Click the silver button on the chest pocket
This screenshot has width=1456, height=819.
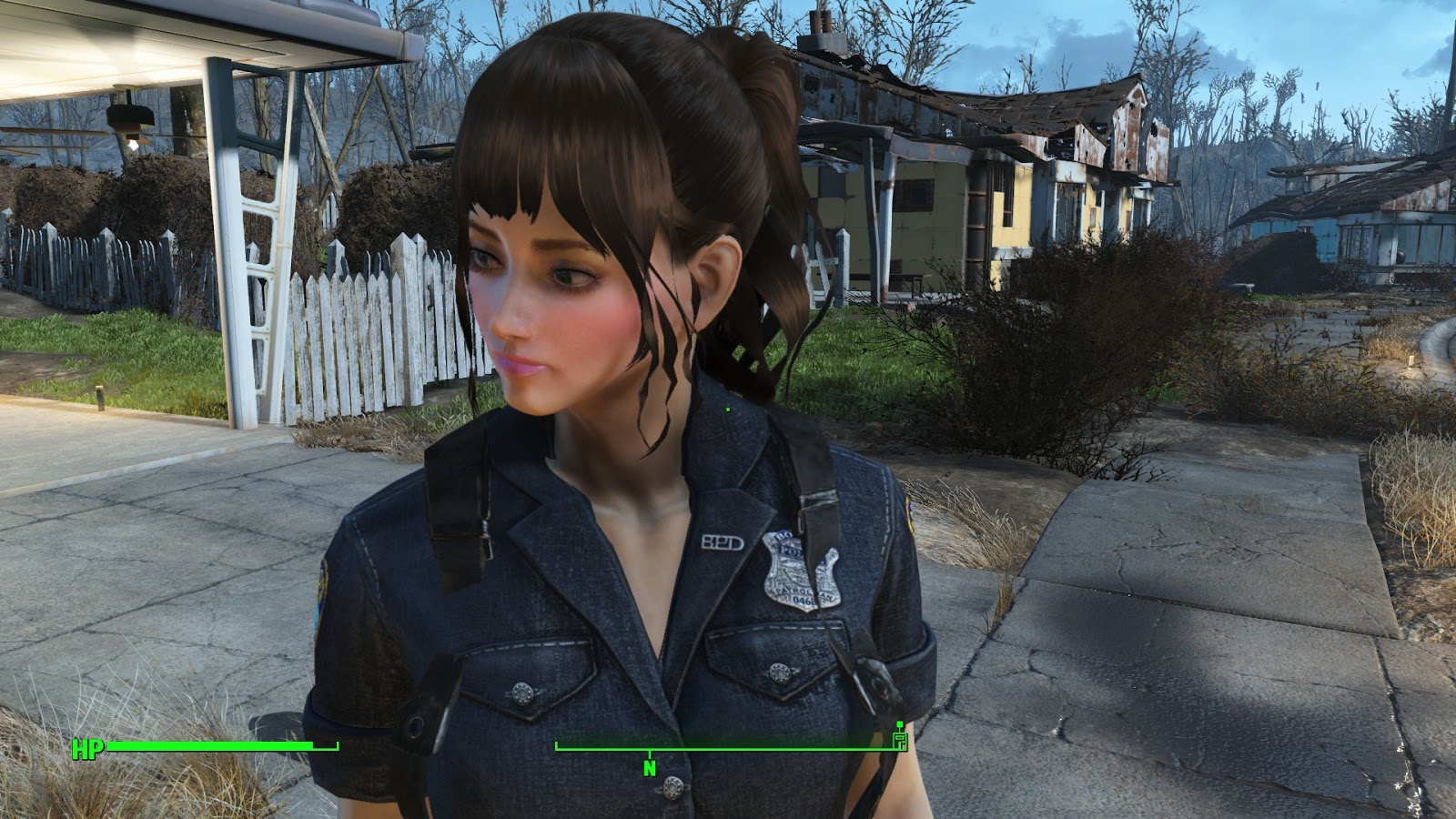coord(521,694)
